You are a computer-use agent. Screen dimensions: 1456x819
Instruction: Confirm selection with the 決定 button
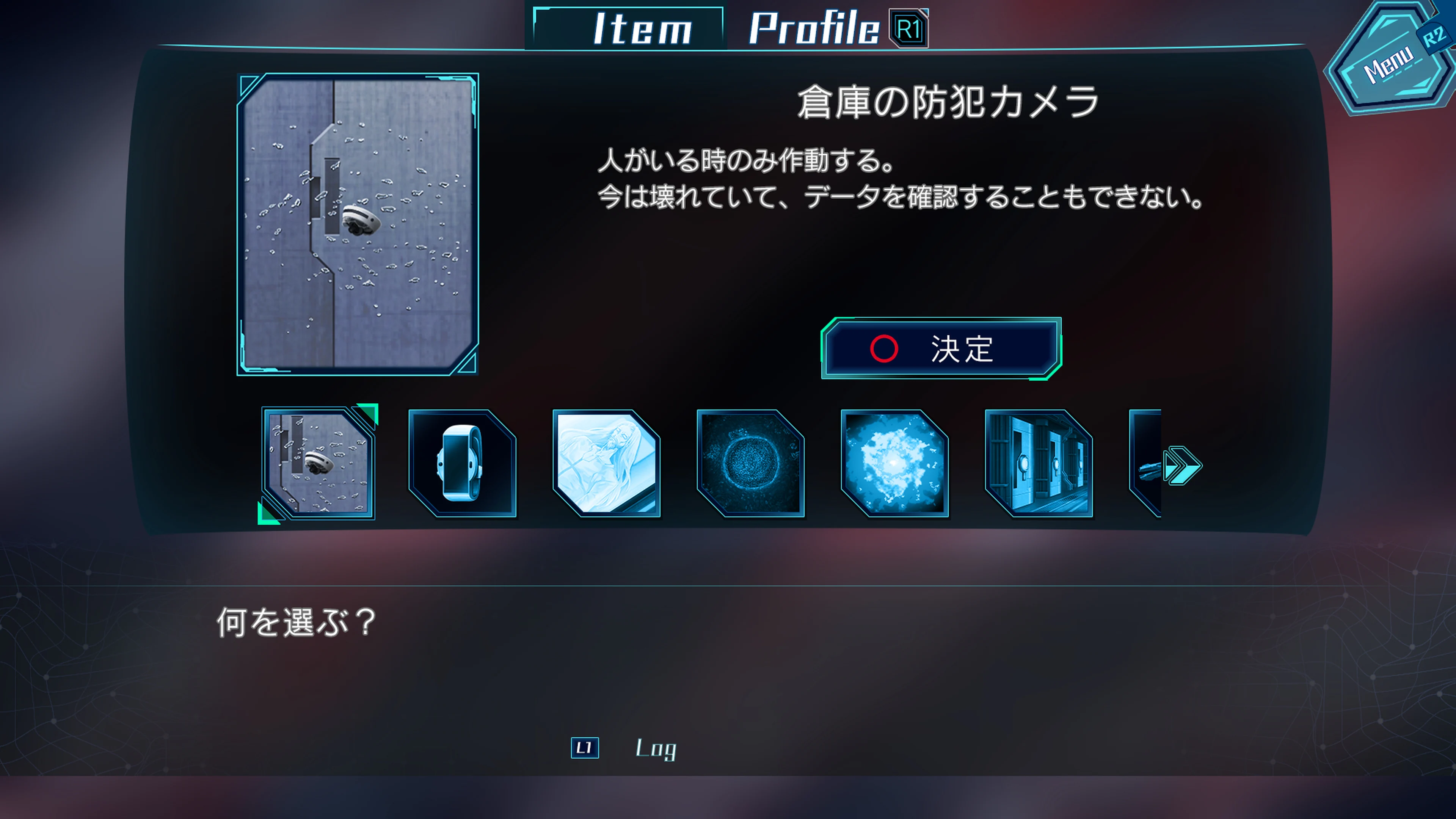click(x=941, y=348)
